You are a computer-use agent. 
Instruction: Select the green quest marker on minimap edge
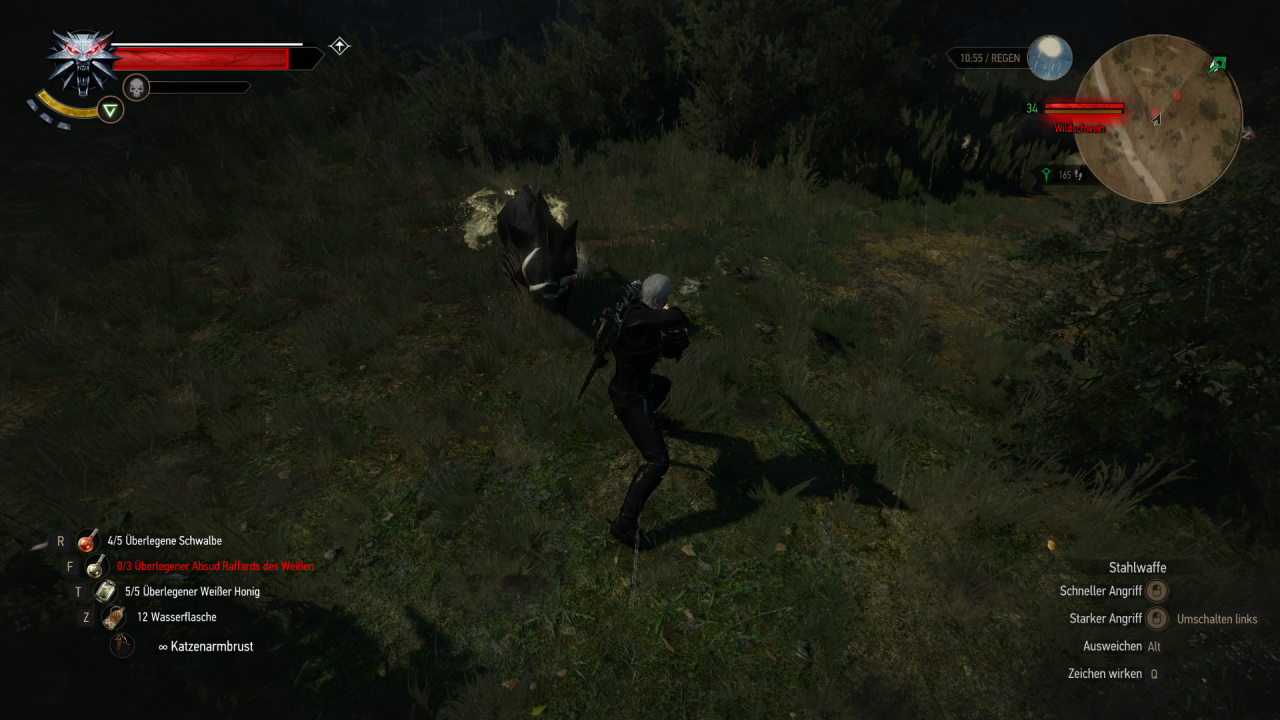[x=1217, y=66]
